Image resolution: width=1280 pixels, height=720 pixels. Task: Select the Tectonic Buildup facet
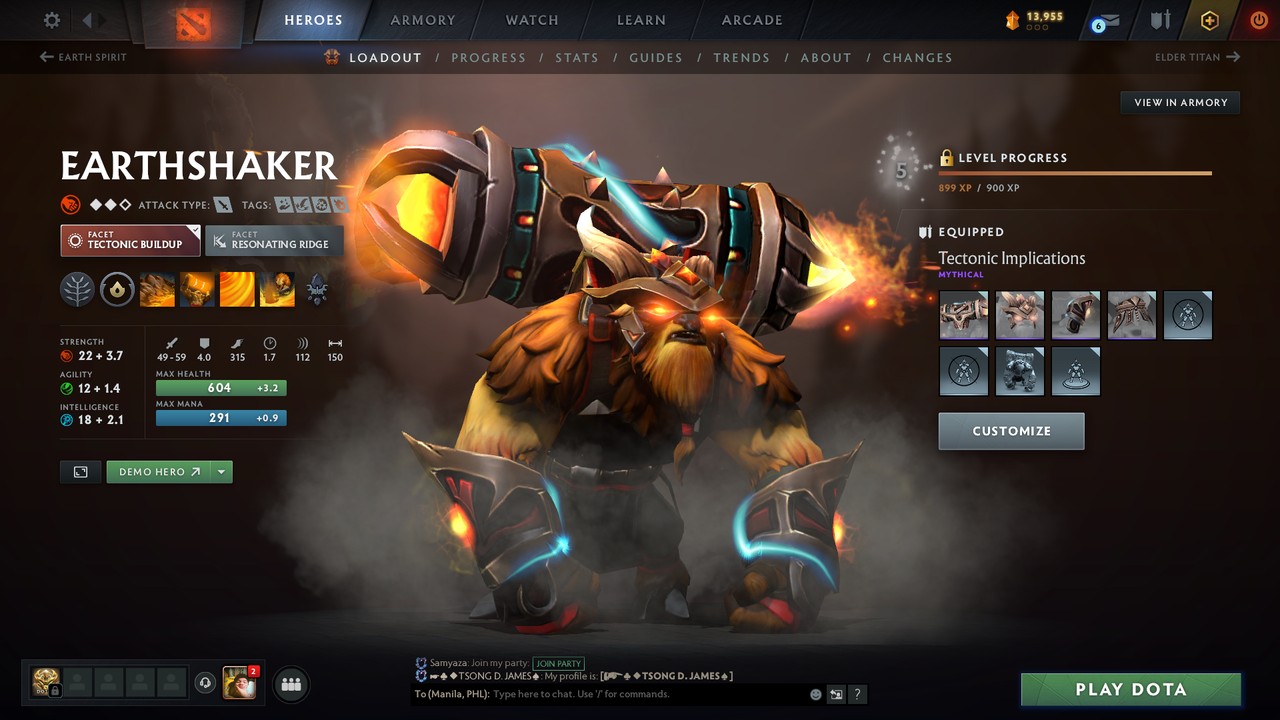click(x=129, y=240)
